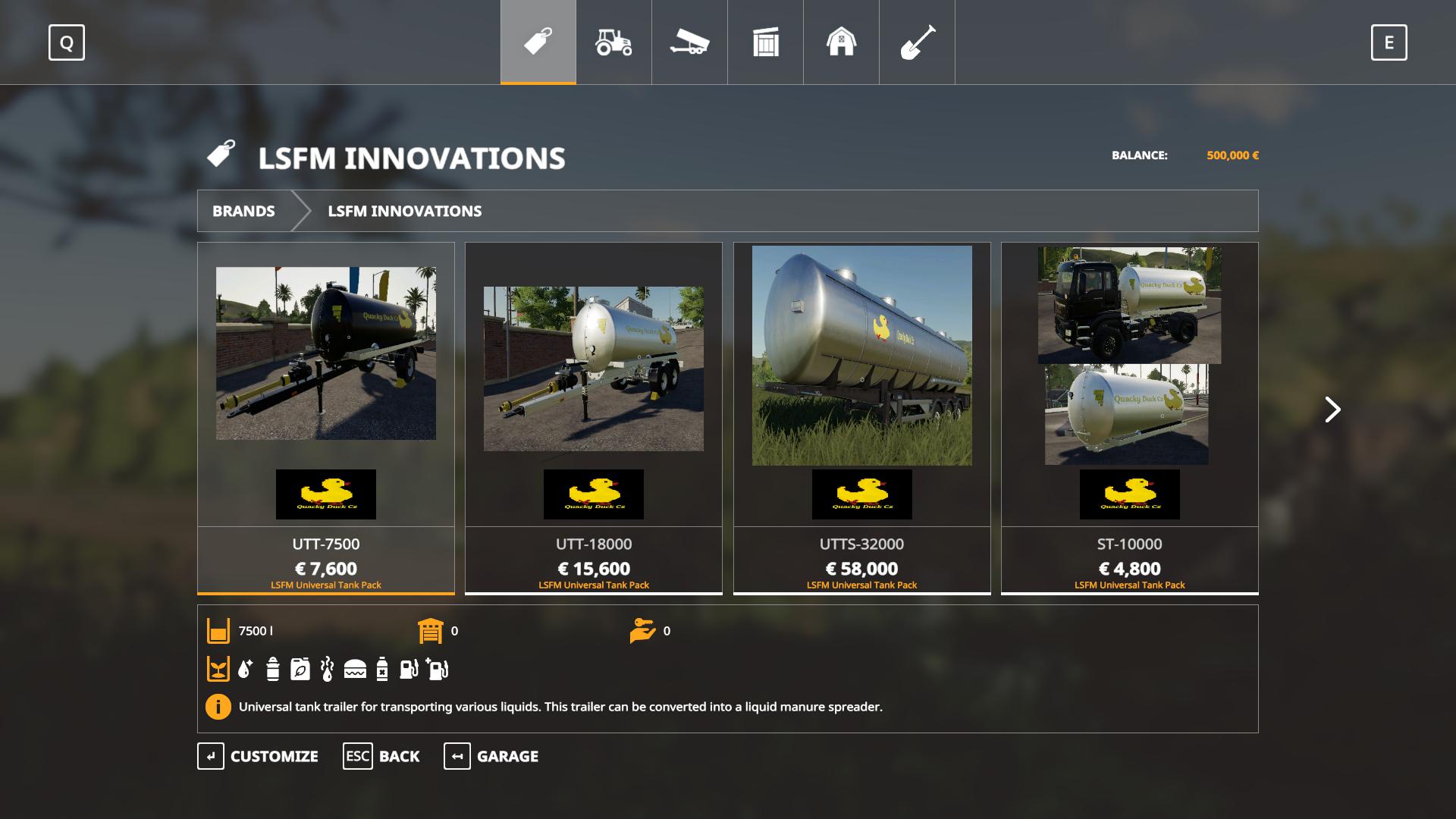
Task: Open the trailer tools tab
Action: [x=689, y=42]
